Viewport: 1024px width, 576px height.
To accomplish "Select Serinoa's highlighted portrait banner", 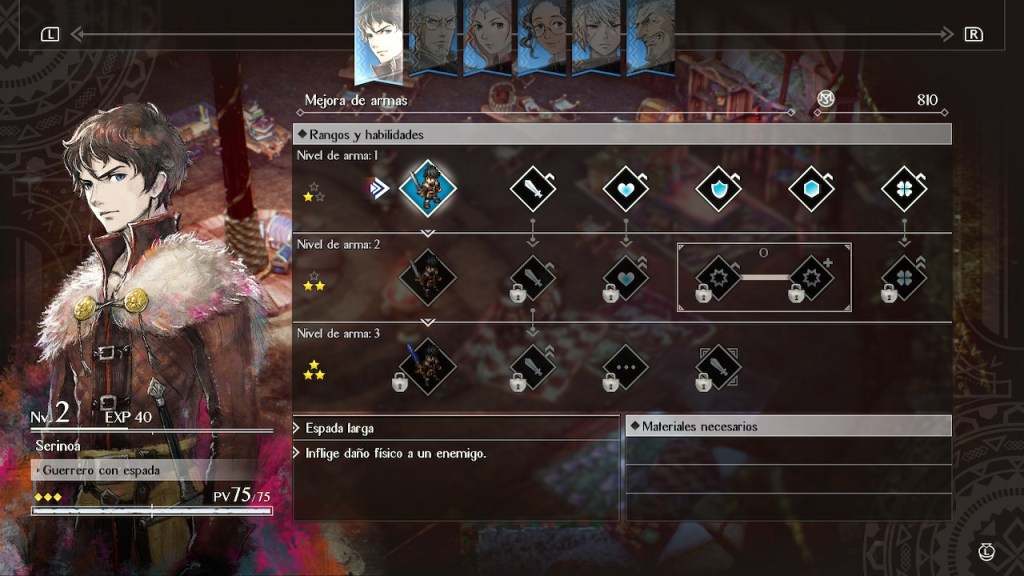I will point(380,40).
